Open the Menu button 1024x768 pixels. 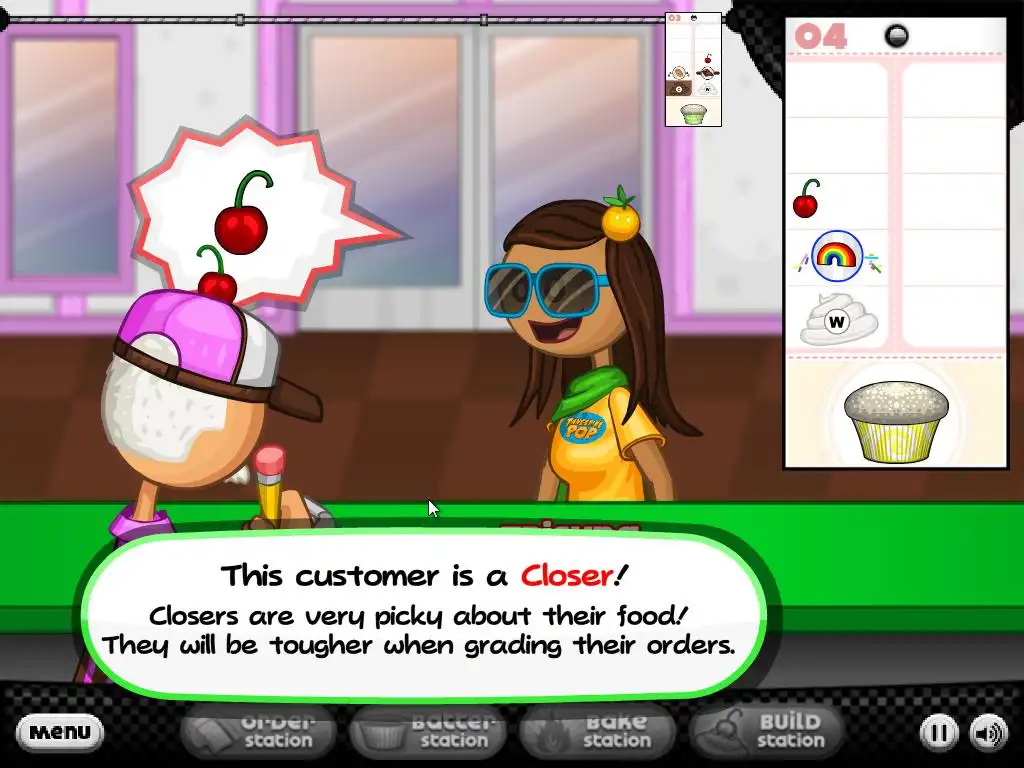point(60,733)
